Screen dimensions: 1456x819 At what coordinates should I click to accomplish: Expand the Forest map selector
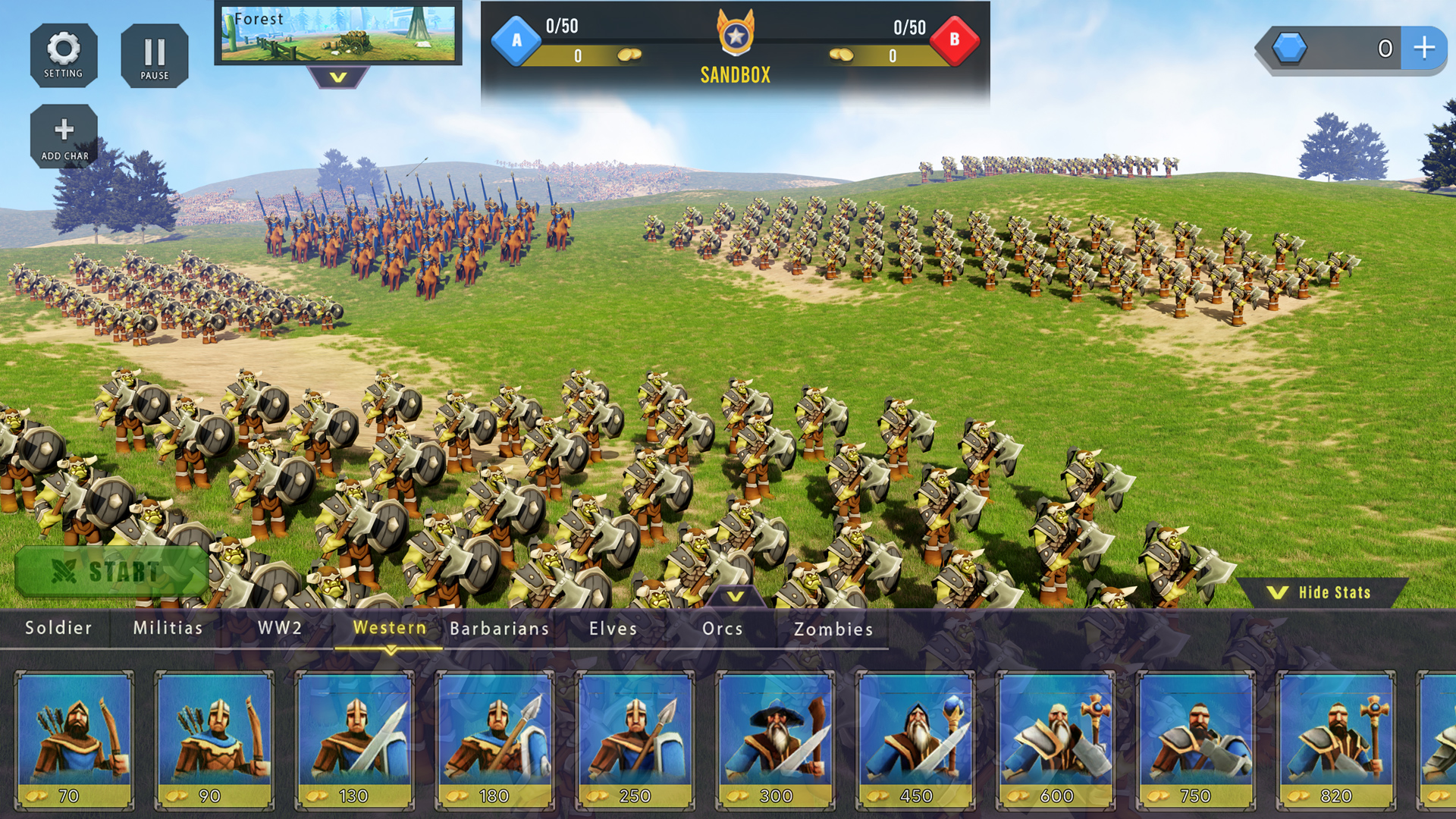[x=339, y=34]
